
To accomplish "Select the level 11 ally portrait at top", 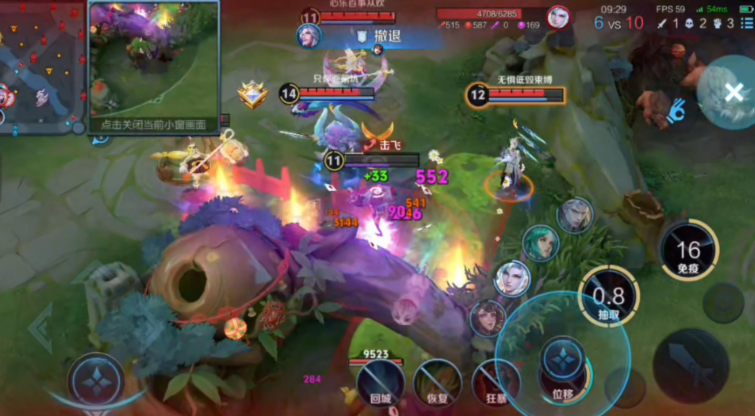I will pyautogui.click(x=310, y=36).
